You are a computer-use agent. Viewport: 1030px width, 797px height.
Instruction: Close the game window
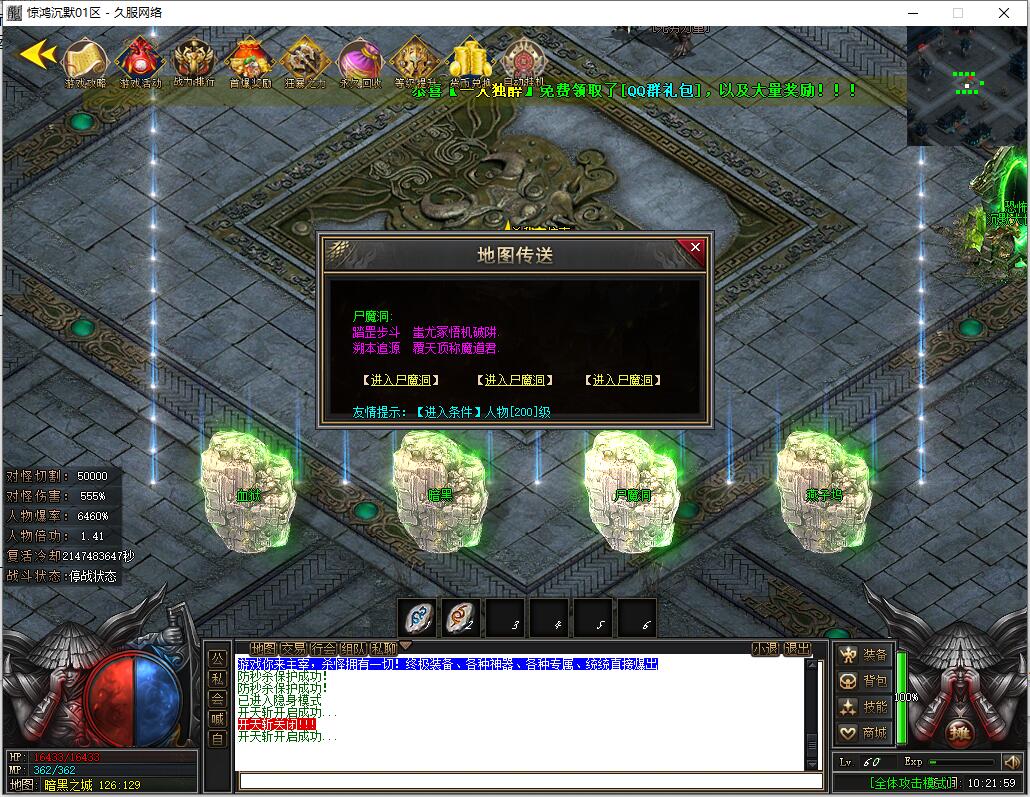coord(1004,13)
